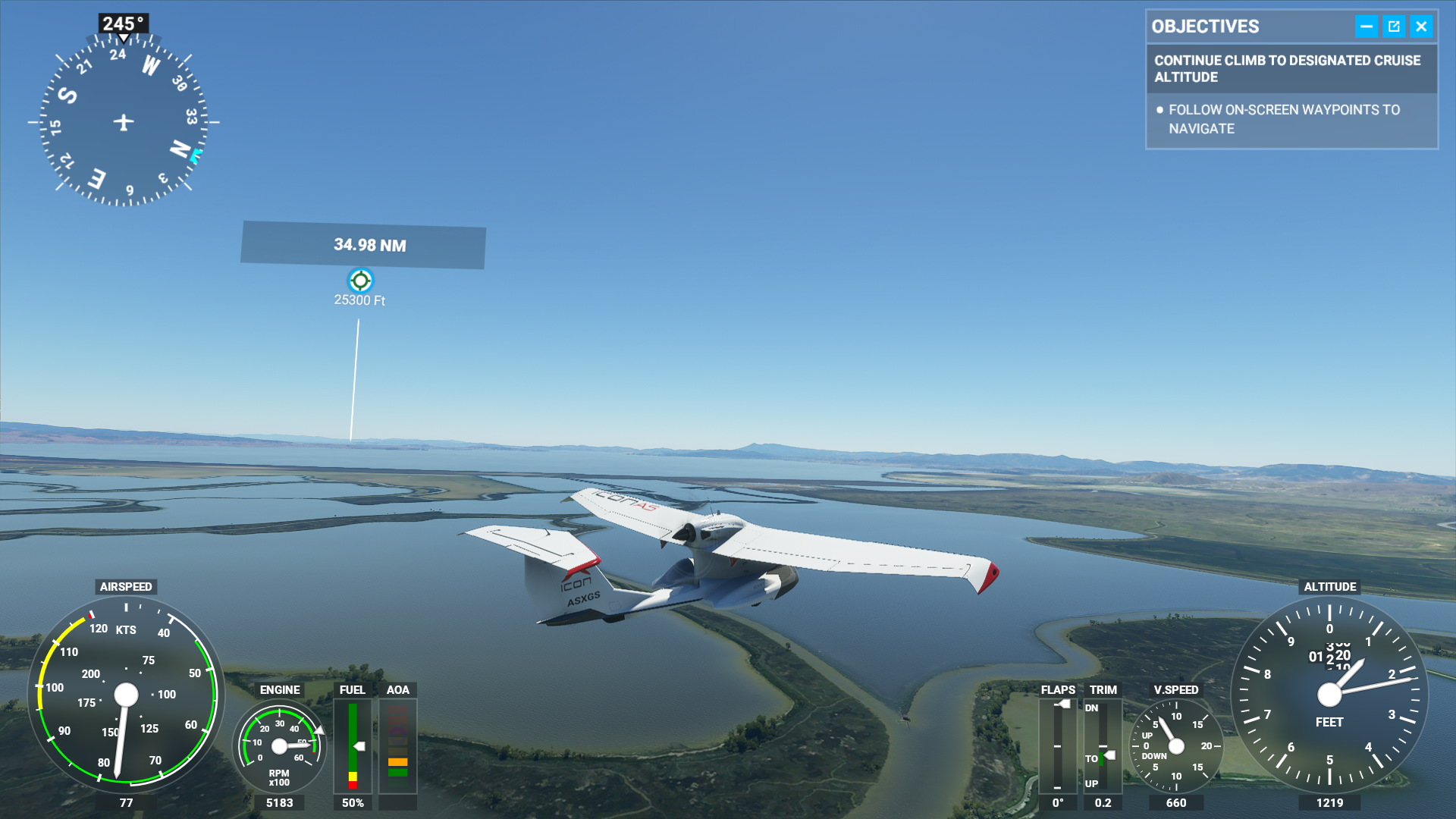Select the follow on-screen waypoints objective
Screen dimensions: 1456x819
click(1284, 119)
